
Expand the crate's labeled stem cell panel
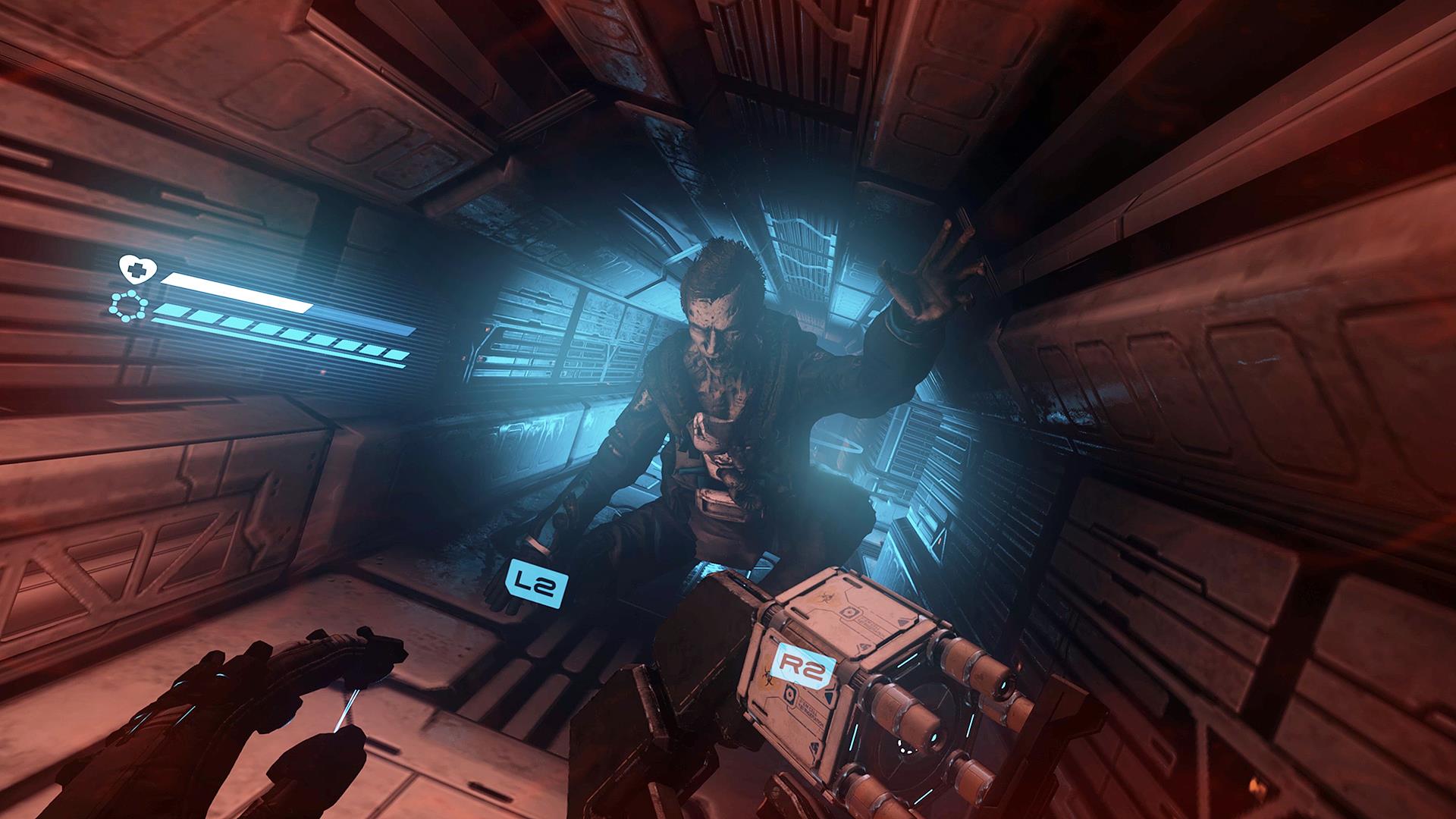pos(811,714)
